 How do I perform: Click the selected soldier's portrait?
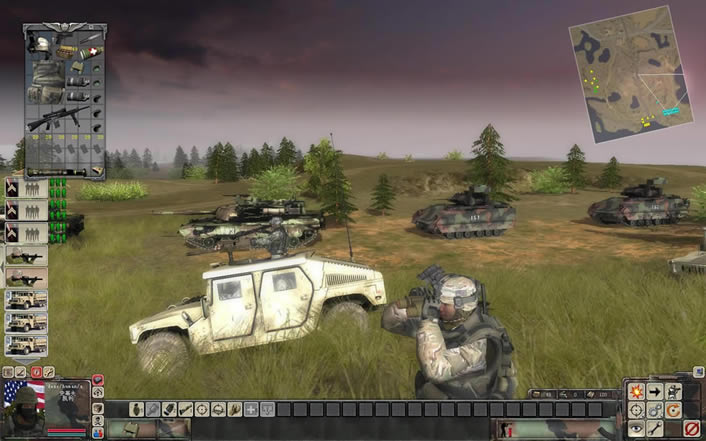point(45,403)
